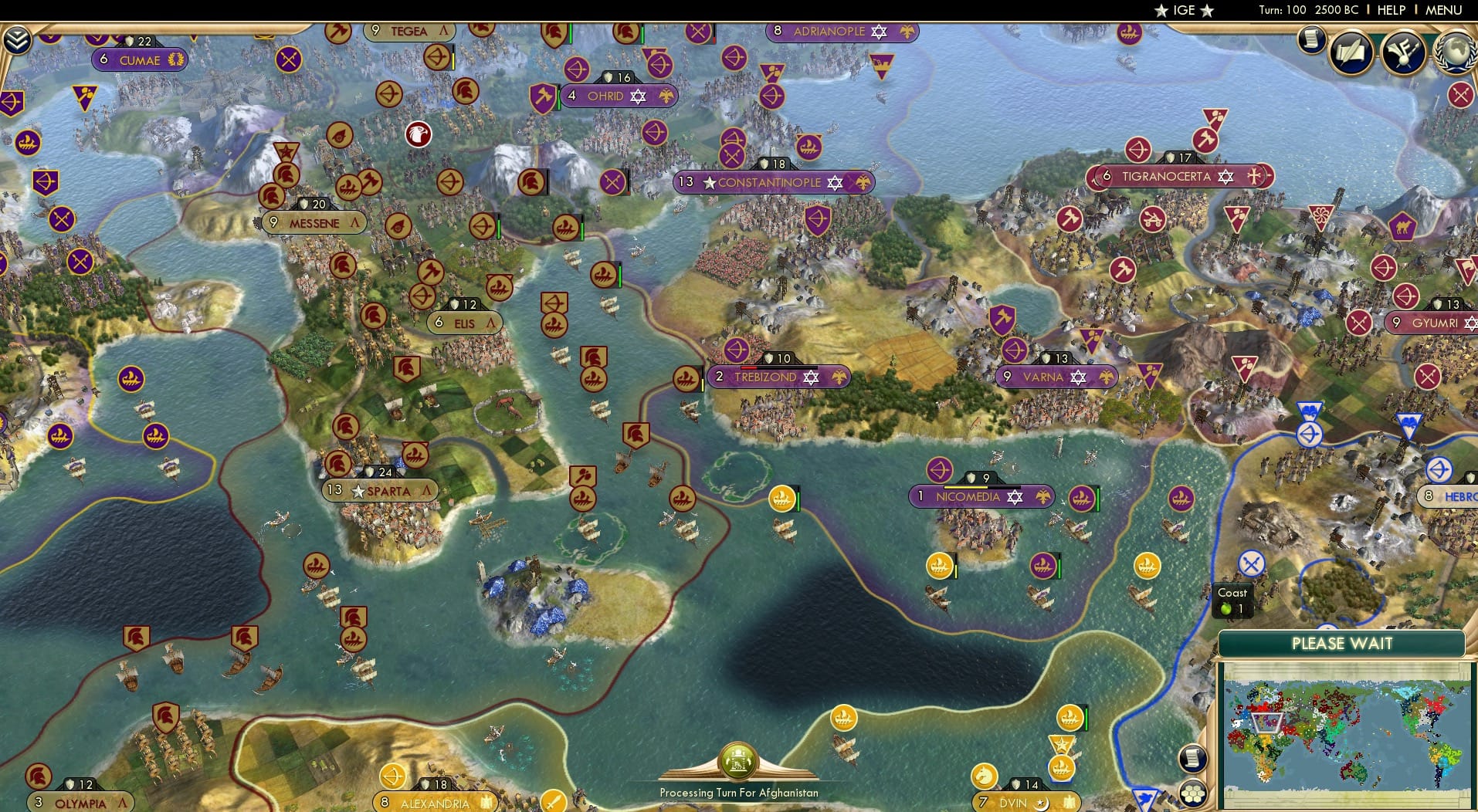
Task: Open the HELP menu entry
Action: 1390,10
